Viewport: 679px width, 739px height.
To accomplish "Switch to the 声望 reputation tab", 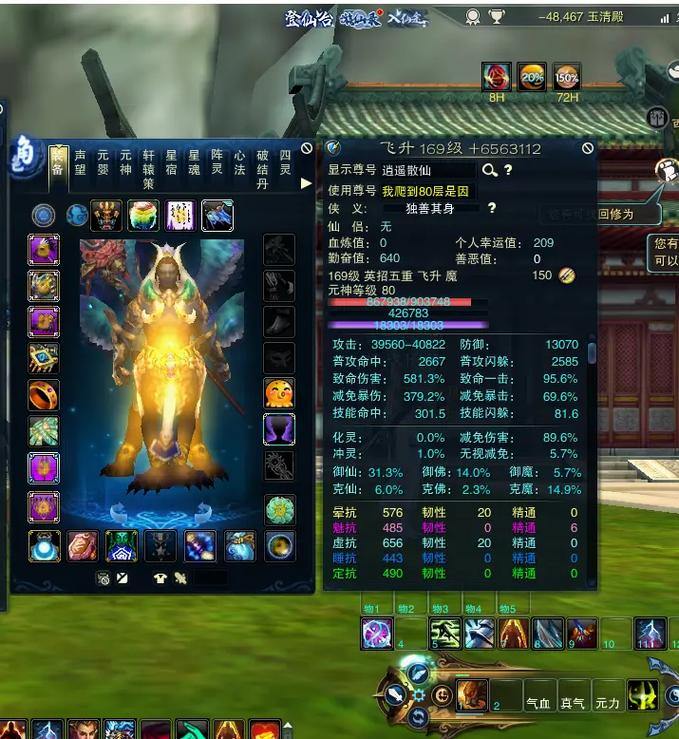I will pyautogui.click(x=80, y=162).
